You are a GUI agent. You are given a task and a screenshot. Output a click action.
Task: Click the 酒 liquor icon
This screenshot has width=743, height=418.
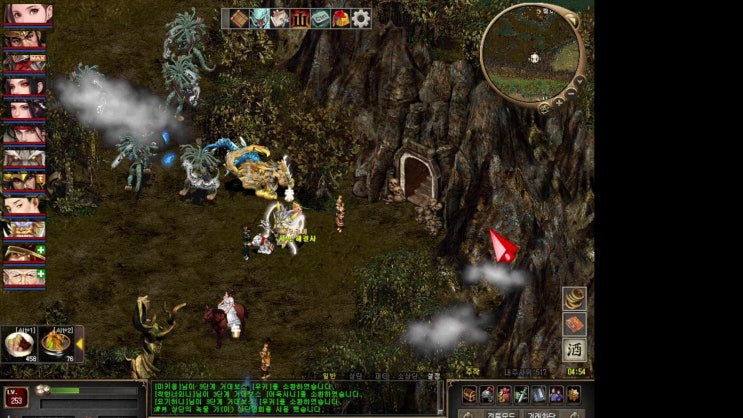coord(574,350)
